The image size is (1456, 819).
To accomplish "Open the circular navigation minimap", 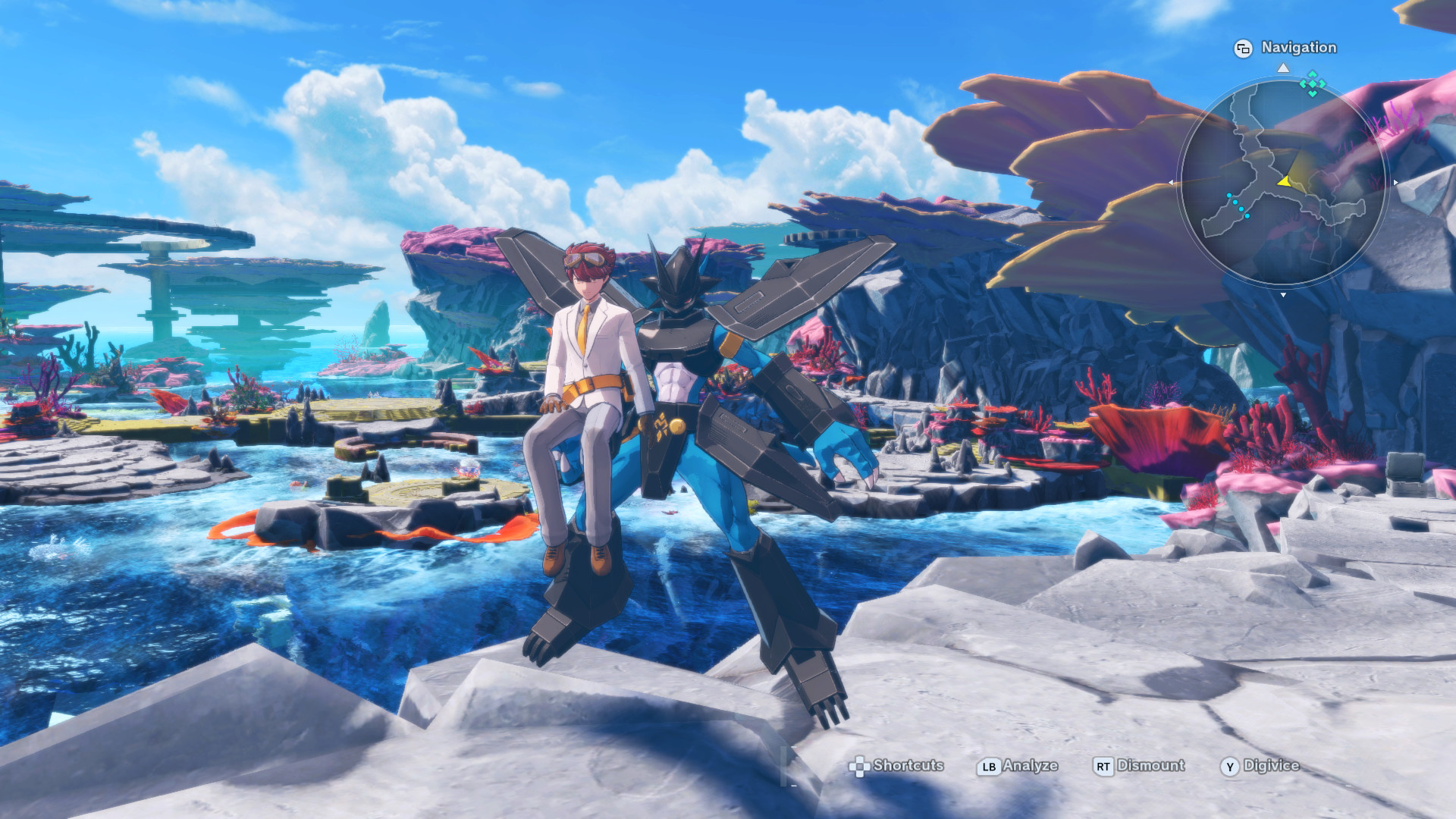I will coord(1283,182).
